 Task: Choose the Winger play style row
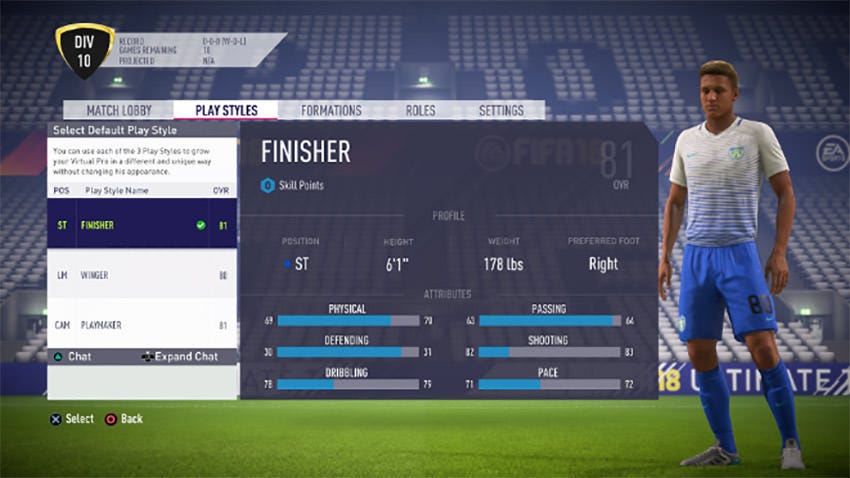pos(142,275)
